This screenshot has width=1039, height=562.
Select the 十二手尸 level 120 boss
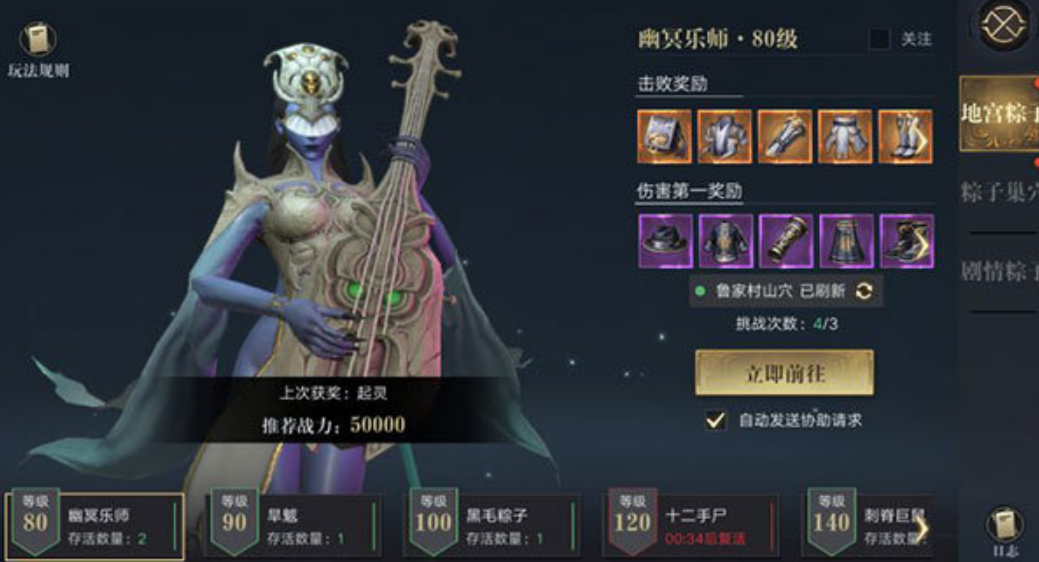tap(692, 525)
